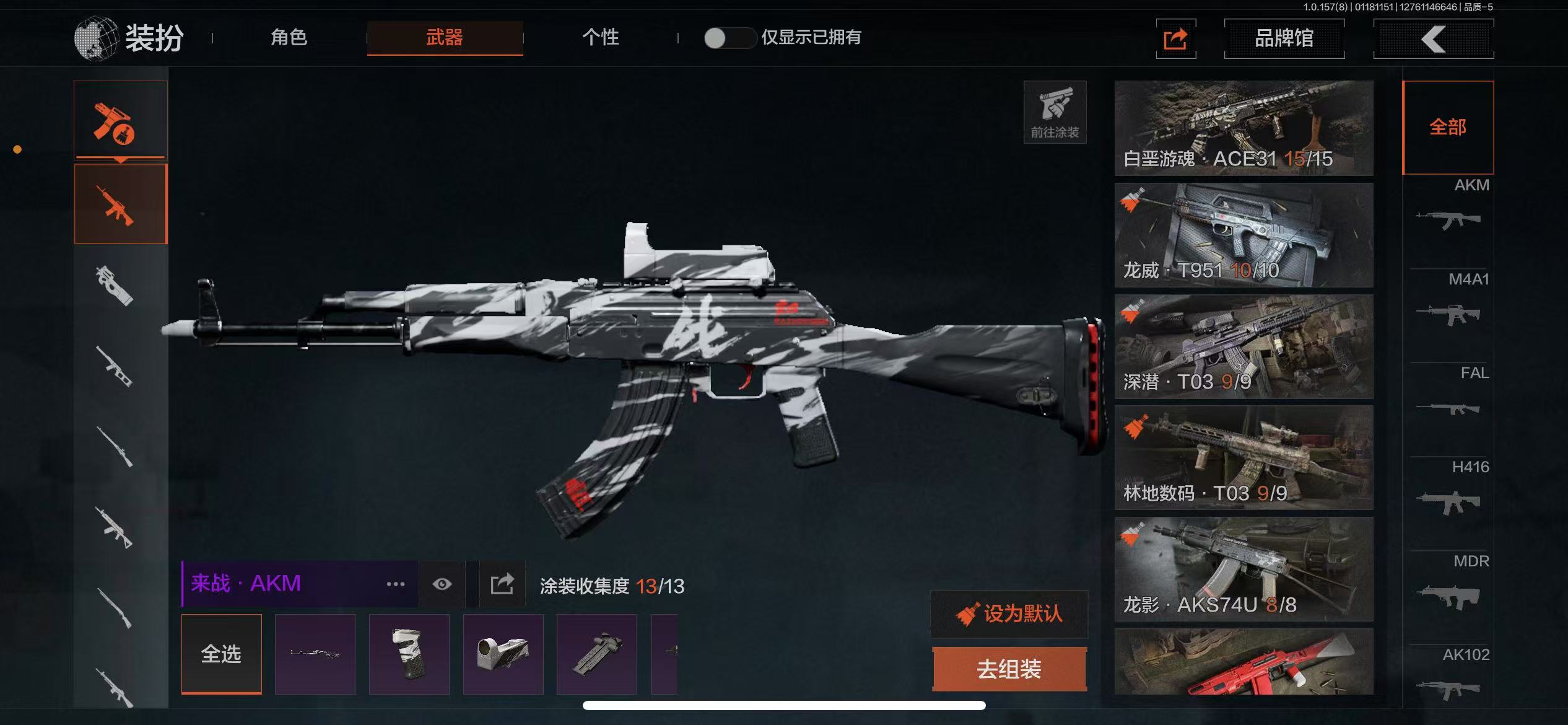The height and width of the screenshot is (725, 1568).
Task: Choose the 龙威 T951 skin
Action: click(1244, 235)
